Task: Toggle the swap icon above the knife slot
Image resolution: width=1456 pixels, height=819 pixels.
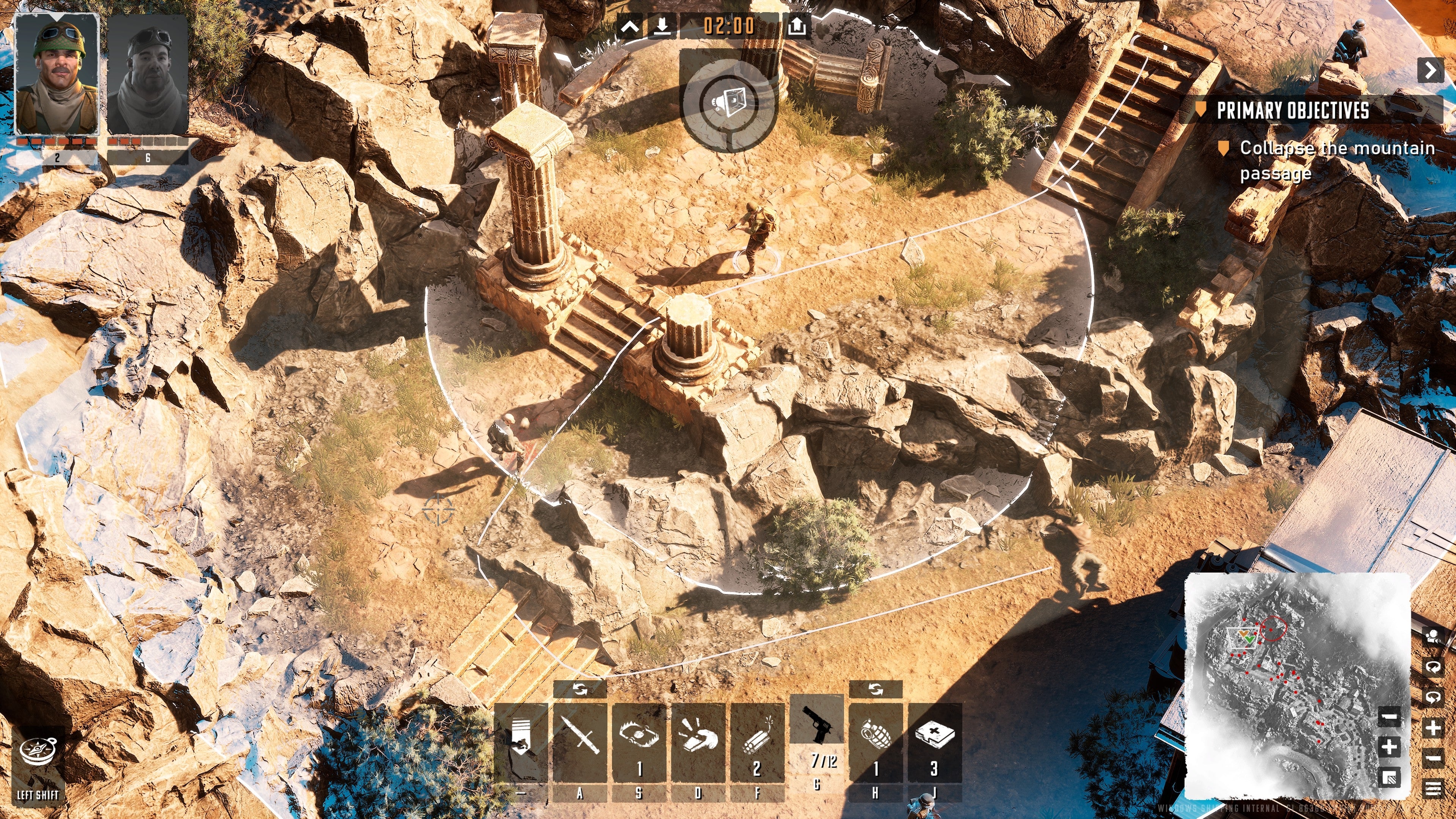Action: tap(581, 689)
